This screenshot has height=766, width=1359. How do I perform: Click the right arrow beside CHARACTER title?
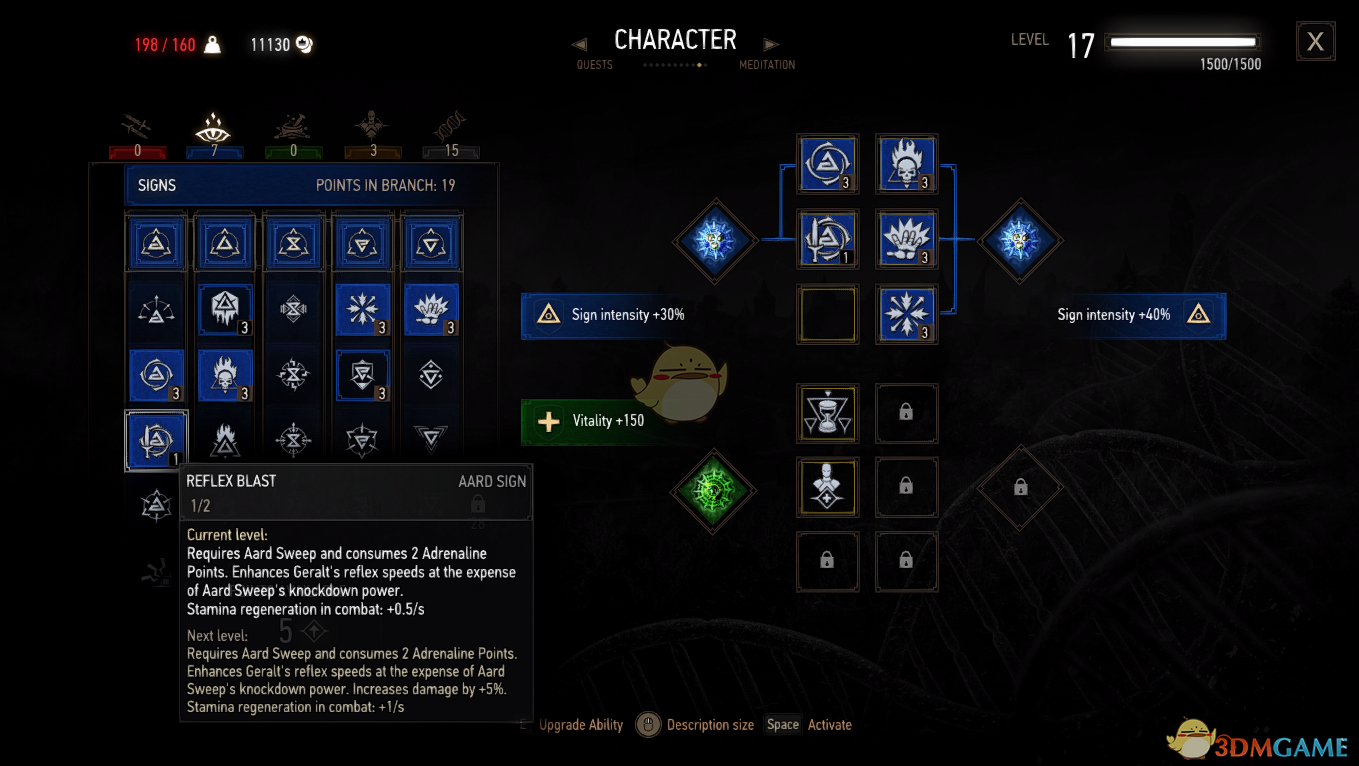[769, 43]
